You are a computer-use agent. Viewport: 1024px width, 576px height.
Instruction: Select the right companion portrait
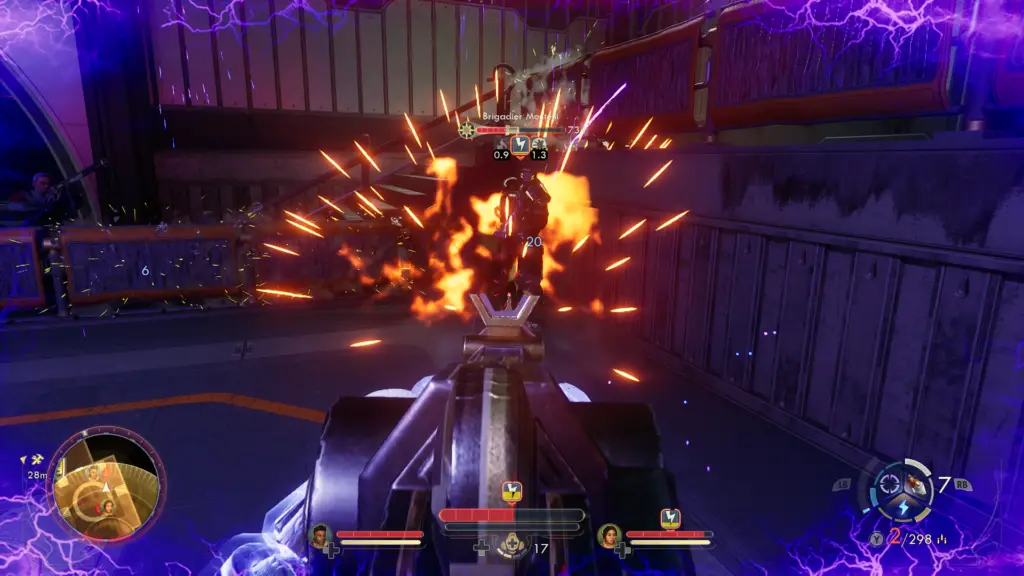[609, 536]
